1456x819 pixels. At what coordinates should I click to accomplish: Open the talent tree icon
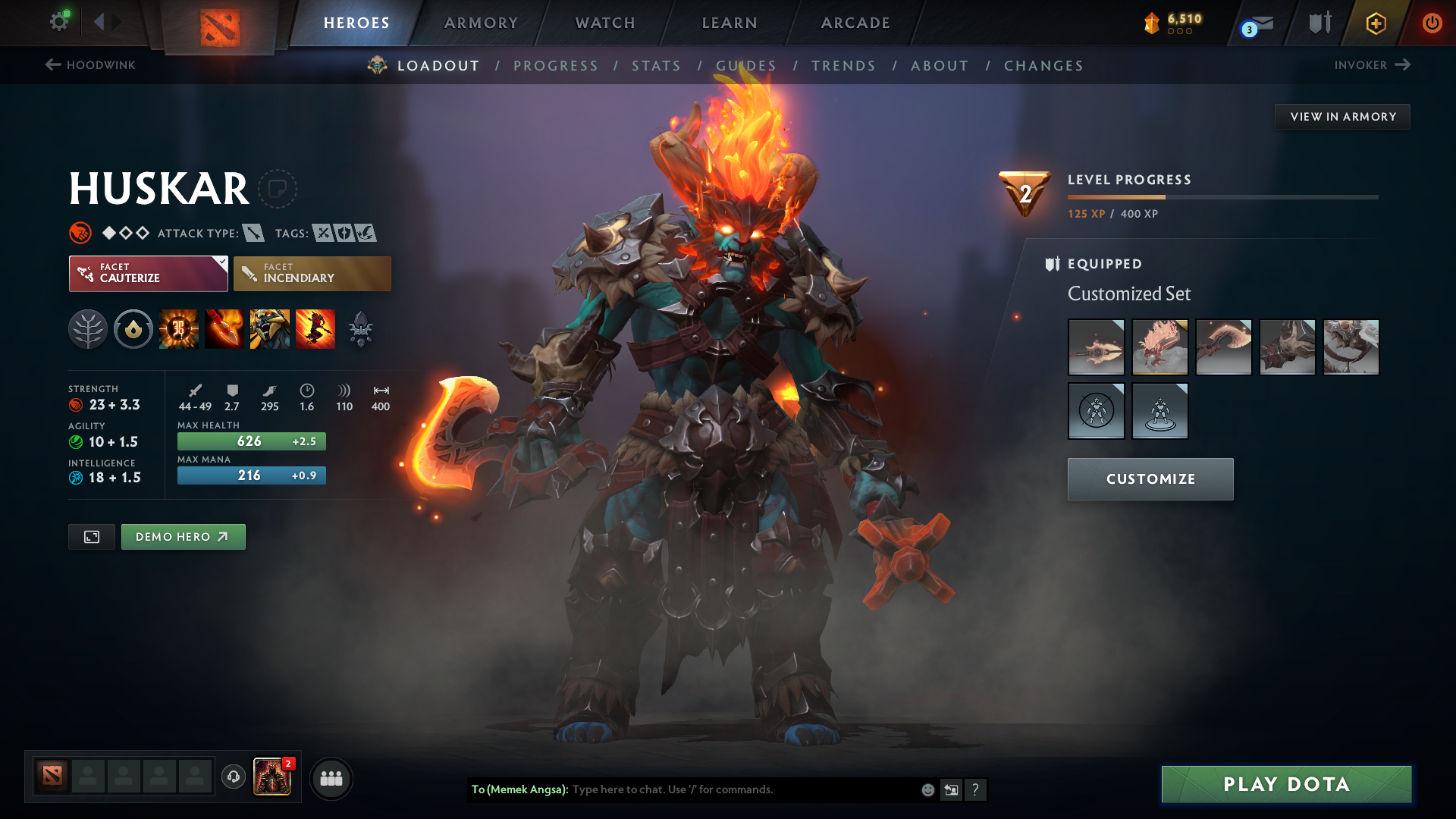(88, 330)
